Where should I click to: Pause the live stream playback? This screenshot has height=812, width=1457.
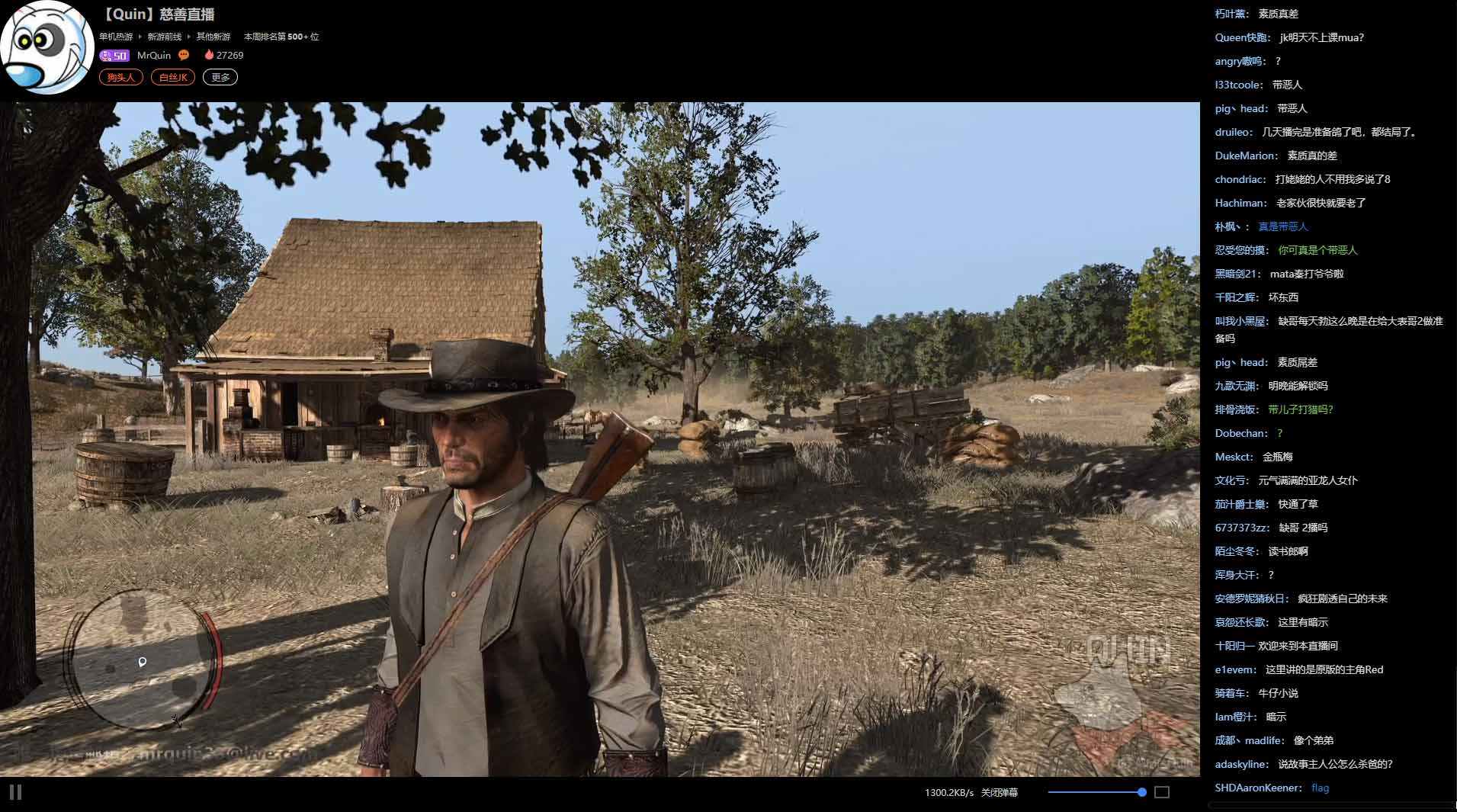pos(16,792)
